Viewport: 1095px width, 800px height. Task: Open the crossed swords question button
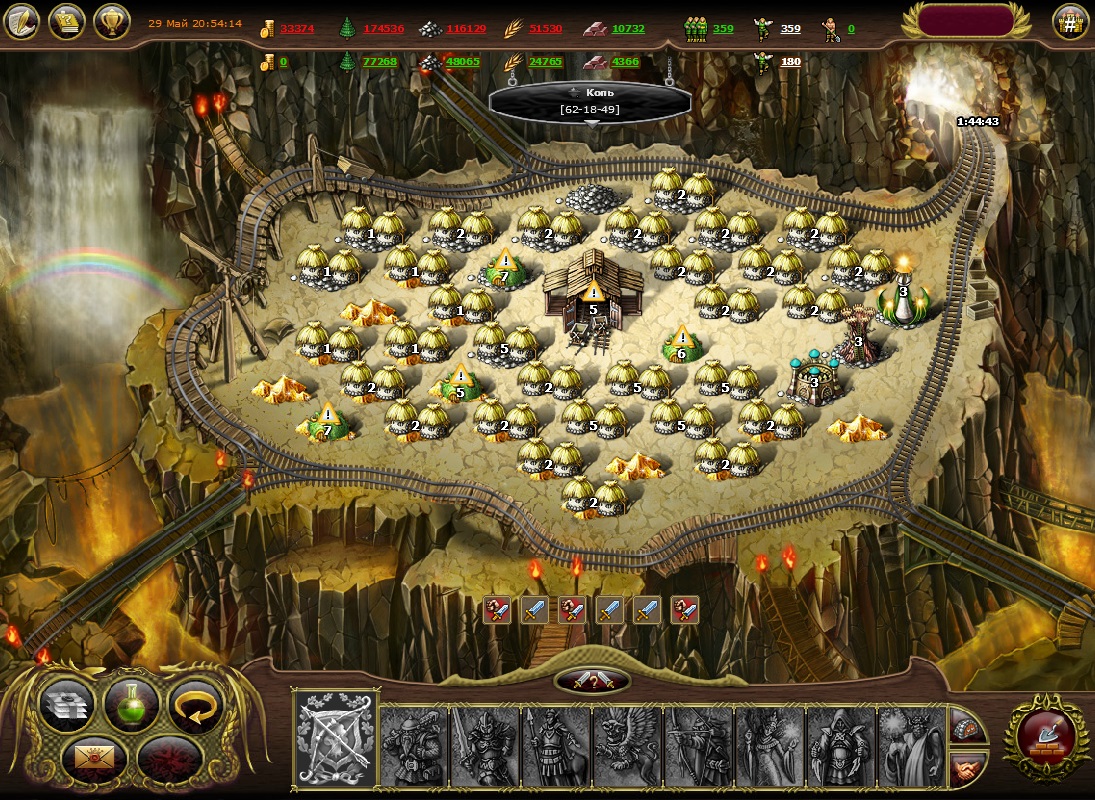coord(592,681)
